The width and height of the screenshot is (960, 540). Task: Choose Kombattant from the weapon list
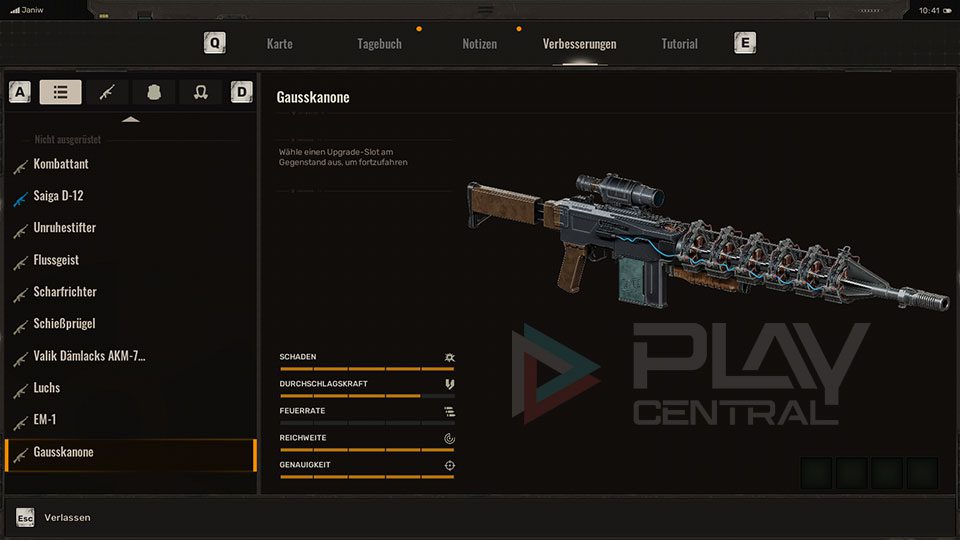(61, 164)
